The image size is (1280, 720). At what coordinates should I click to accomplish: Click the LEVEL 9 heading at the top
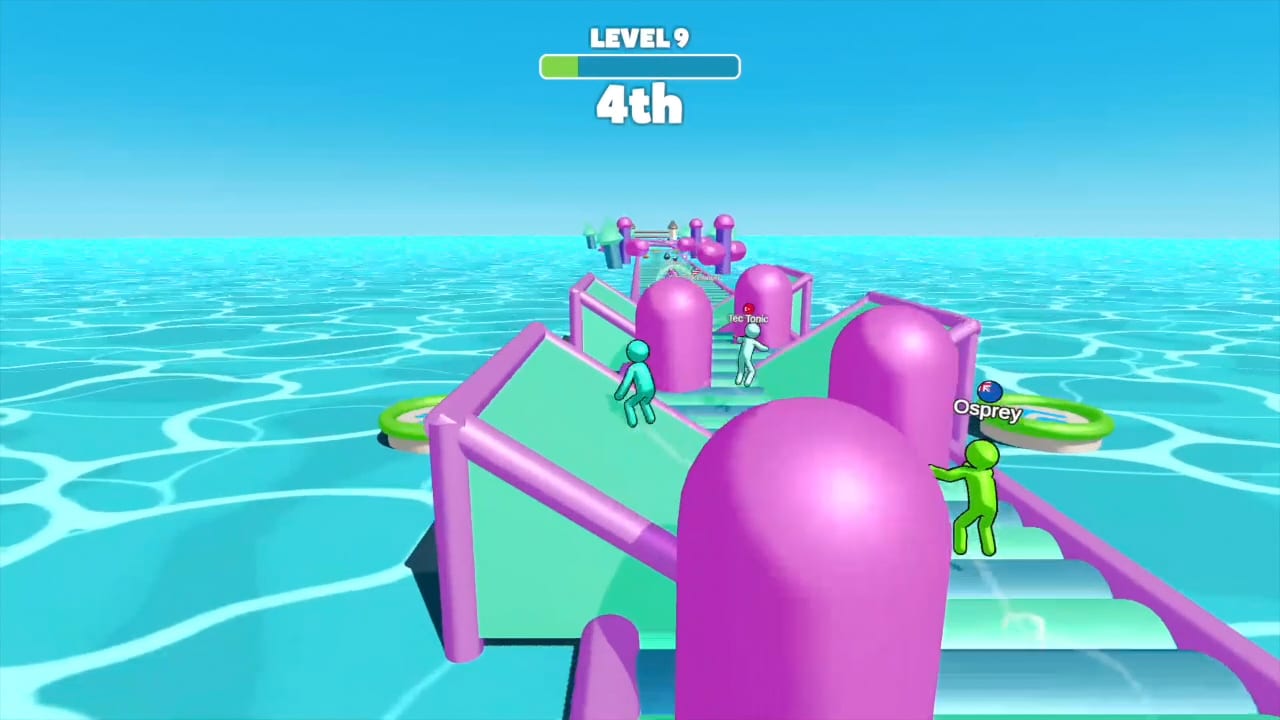639,38
